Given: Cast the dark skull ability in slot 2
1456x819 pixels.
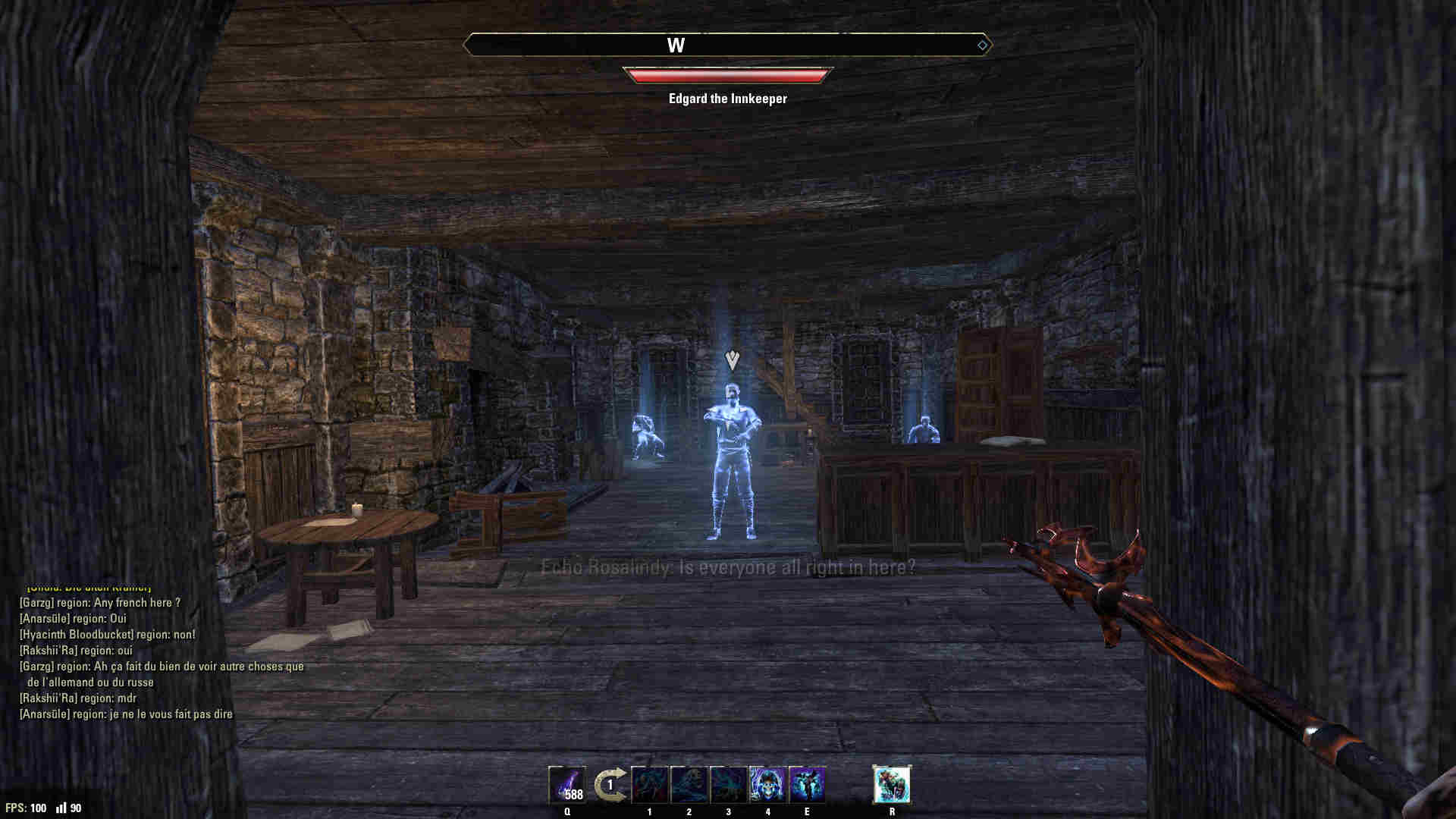Looking at the screenshot, I should (x=689, y=785).
